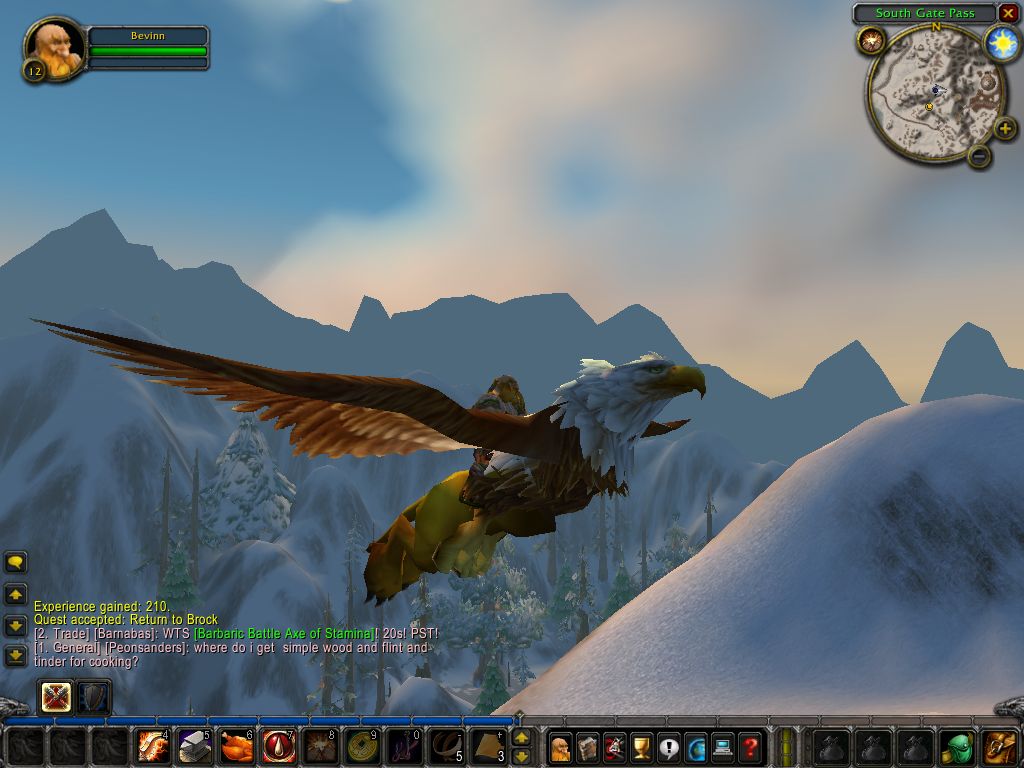Click the sun day-night indicator by the minimap
This screenshot has width=1024, height=768.
[x=1001, y=43]
